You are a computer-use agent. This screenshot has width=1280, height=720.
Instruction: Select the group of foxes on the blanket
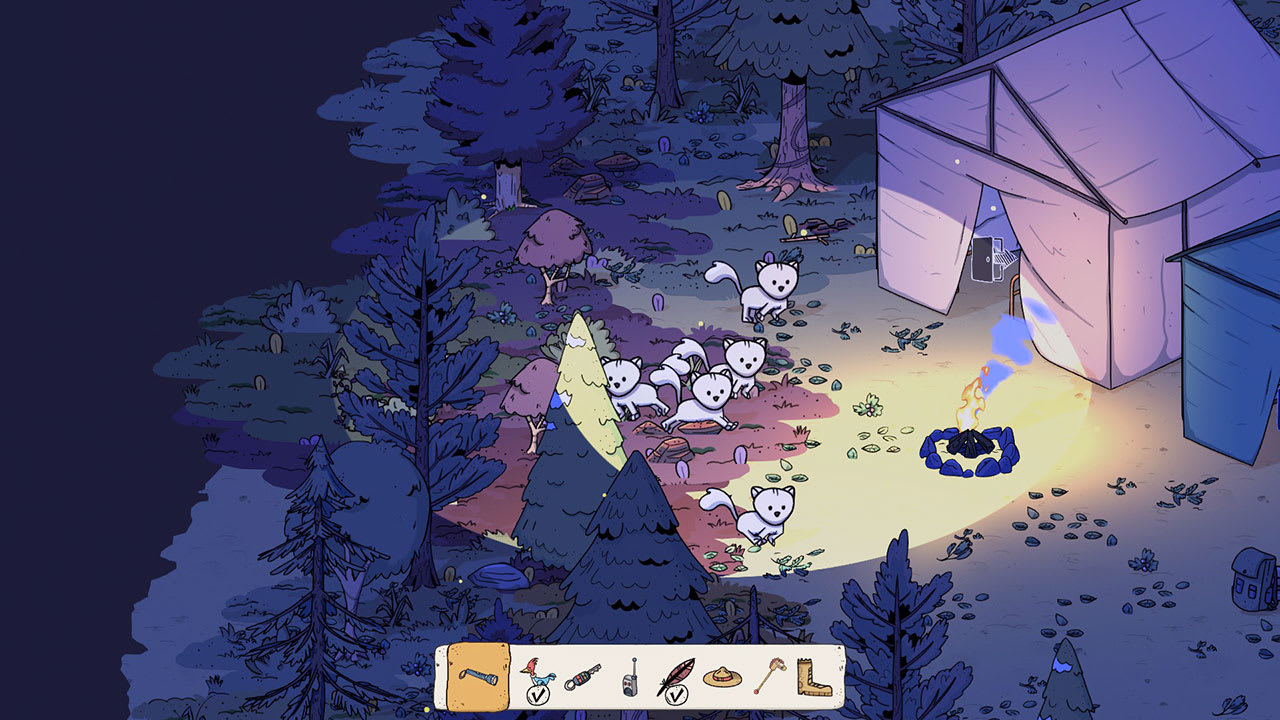690,385
